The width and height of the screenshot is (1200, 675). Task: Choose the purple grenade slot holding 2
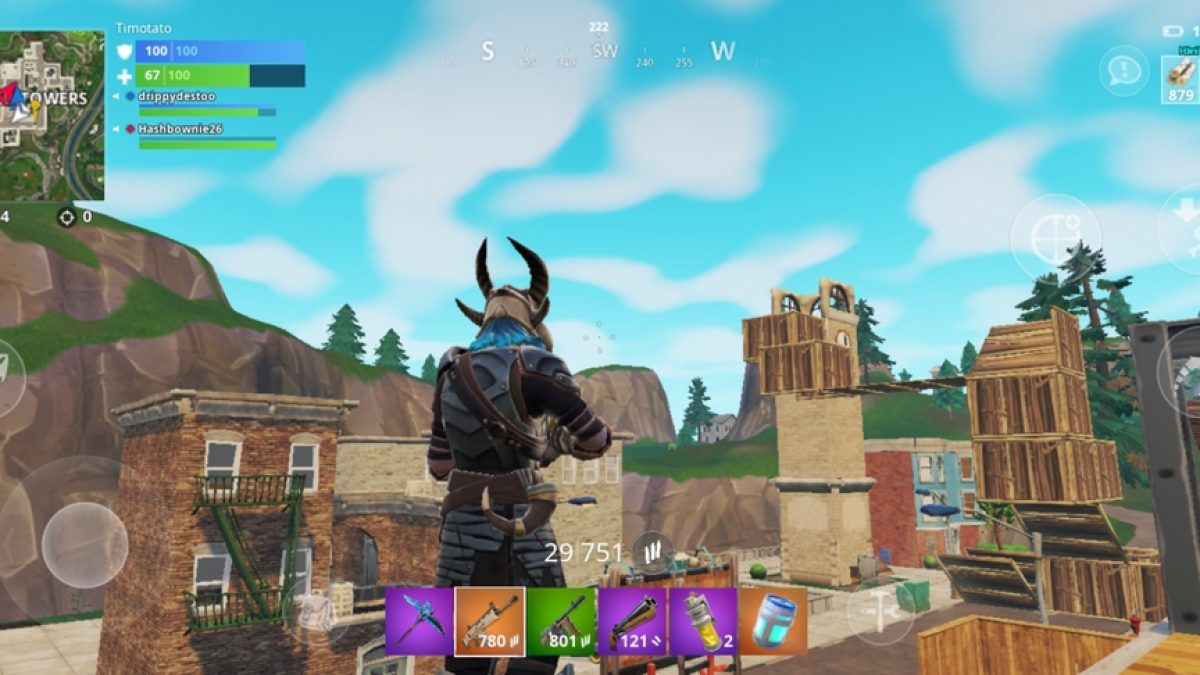[703, 621]
